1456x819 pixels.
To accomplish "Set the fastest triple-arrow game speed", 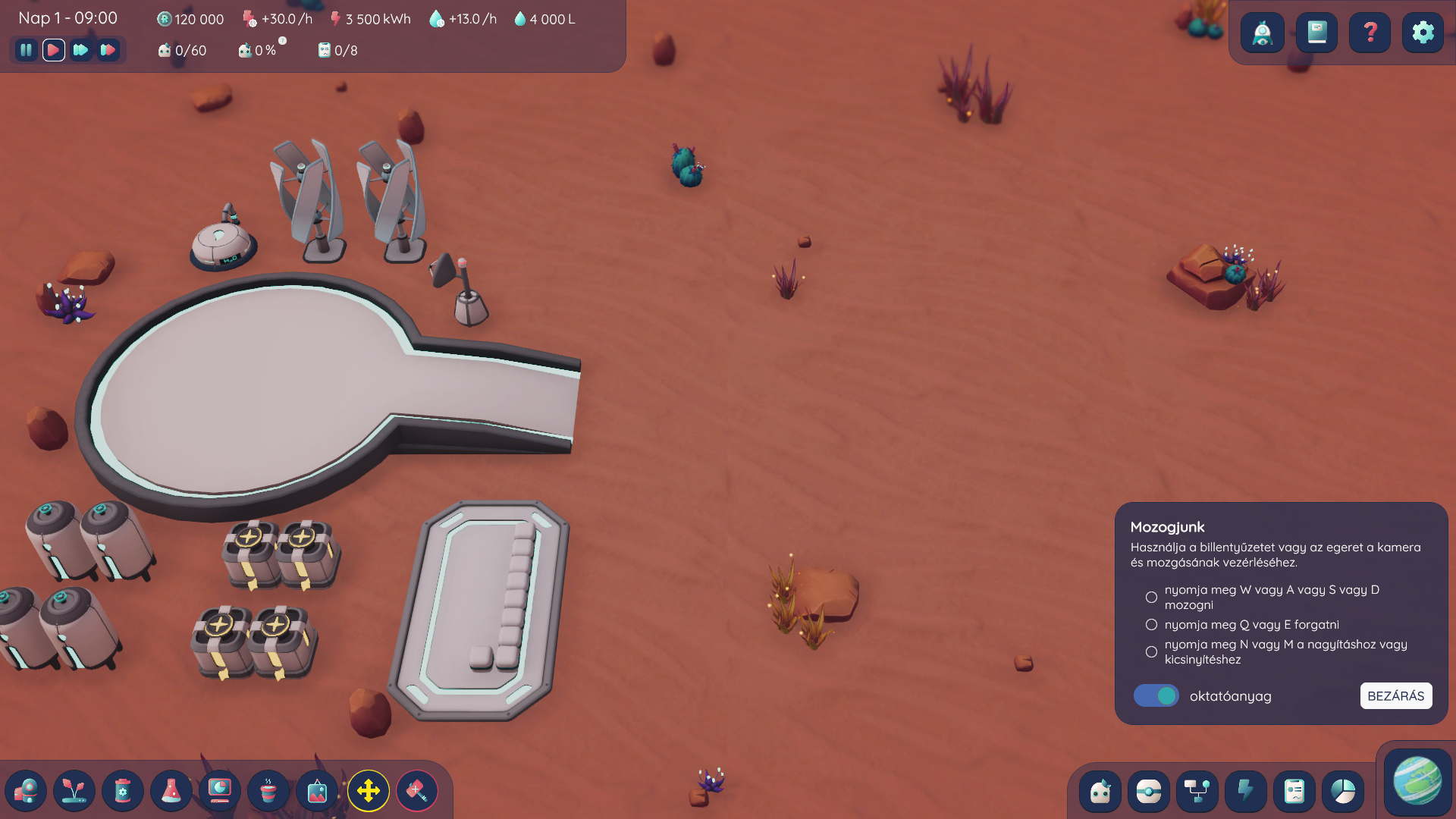I will coord(108,50).
